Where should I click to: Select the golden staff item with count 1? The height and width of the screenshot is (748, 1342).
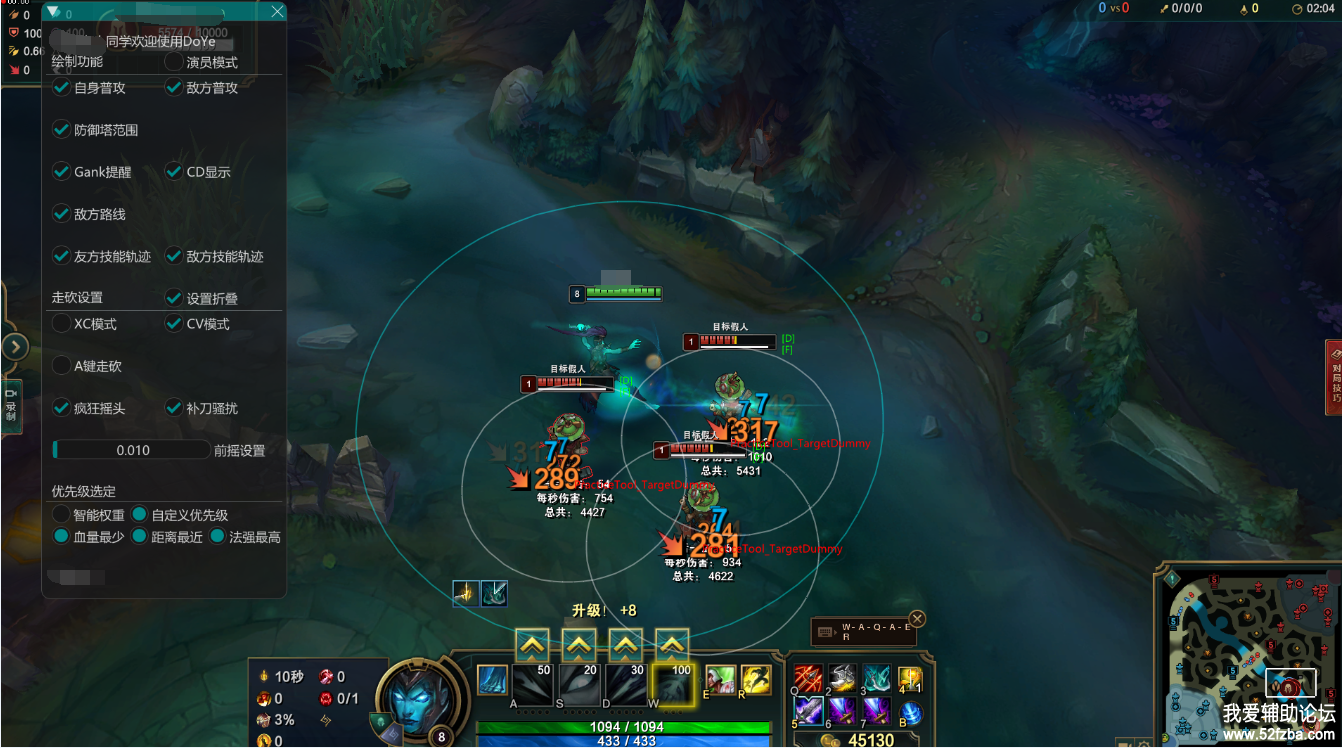[909, 679]
